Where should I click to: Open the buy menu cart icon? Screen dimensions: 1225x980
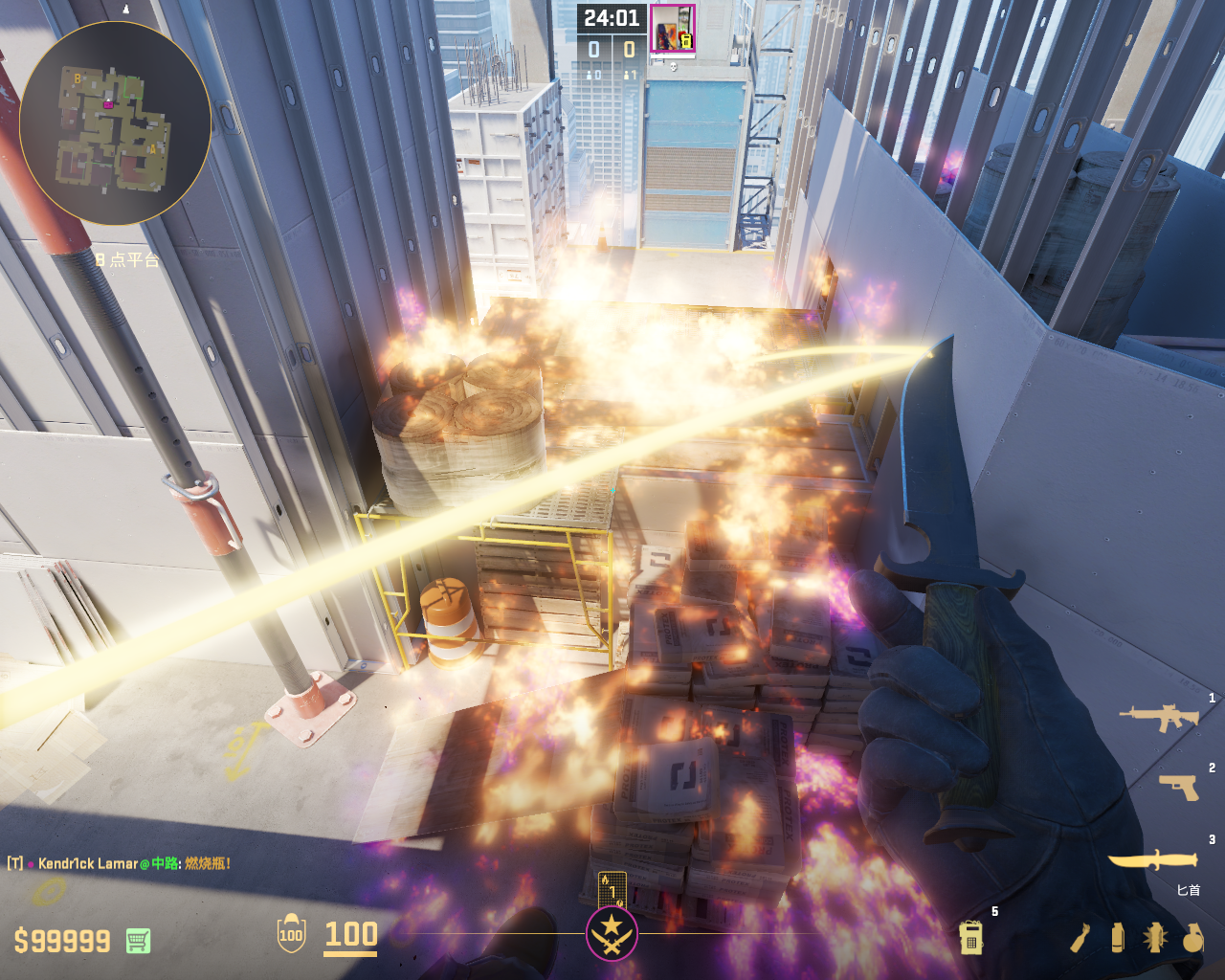[x=138, y=941]
